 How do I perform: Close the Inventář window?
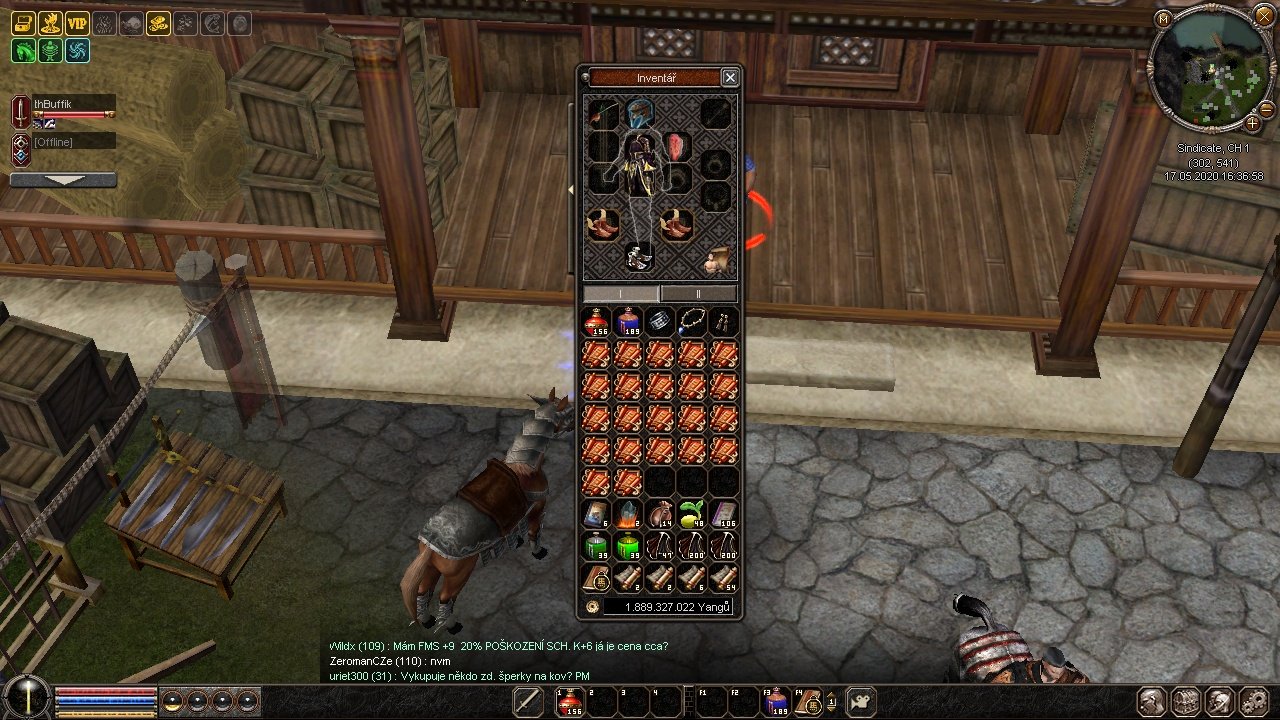[x=730, y=77]
